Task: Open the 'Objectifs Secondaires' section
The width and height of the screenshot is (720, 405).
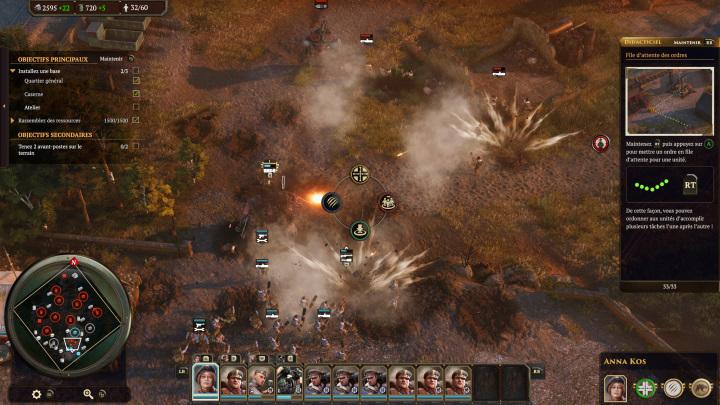Action: (x=56, y=135)
